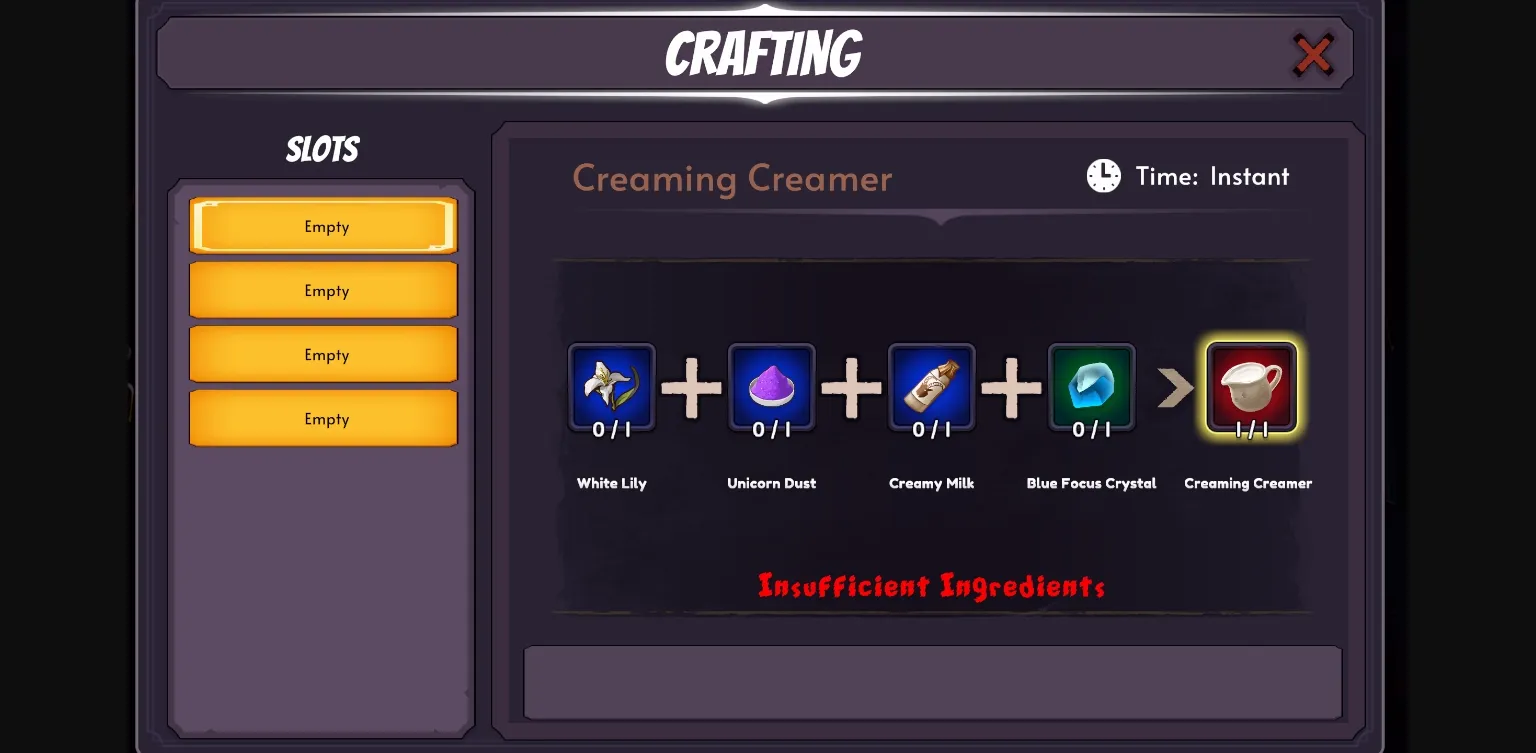This screenshot has width=1536, height=753.
Task: Select the Unicorn Dust ingredient icon
Action: click(771, 388)
